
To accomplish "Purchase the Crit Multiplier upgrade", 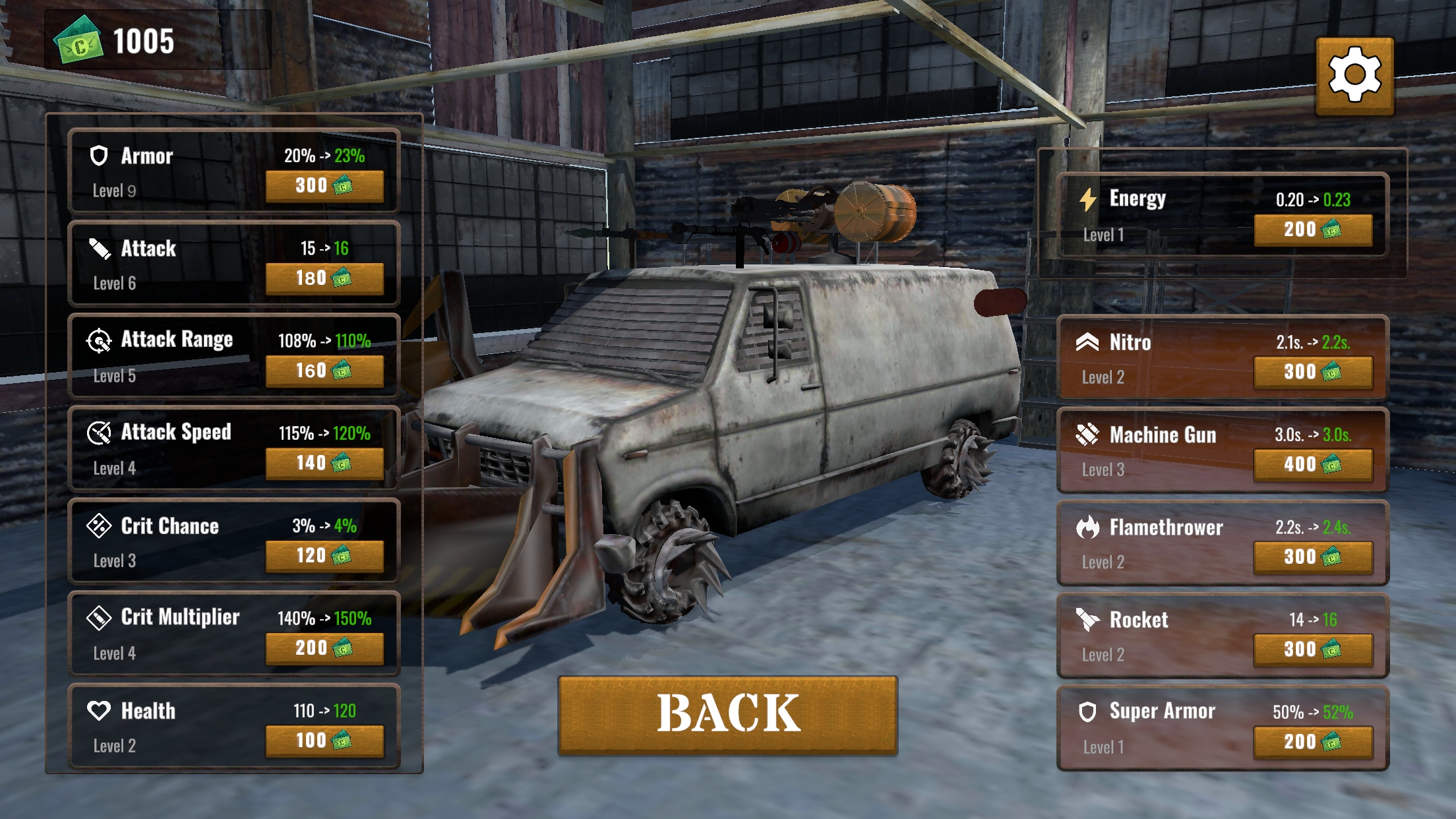I will pos(324,648).
